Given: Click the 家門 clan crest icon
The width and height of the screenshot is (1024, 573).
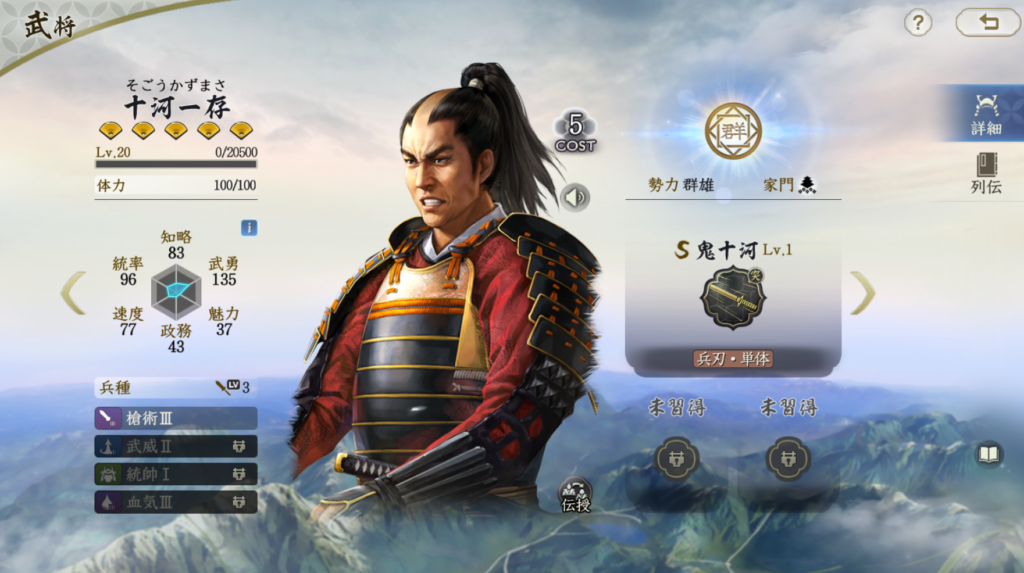Looking at the screenshot, I should pos(807,185).
